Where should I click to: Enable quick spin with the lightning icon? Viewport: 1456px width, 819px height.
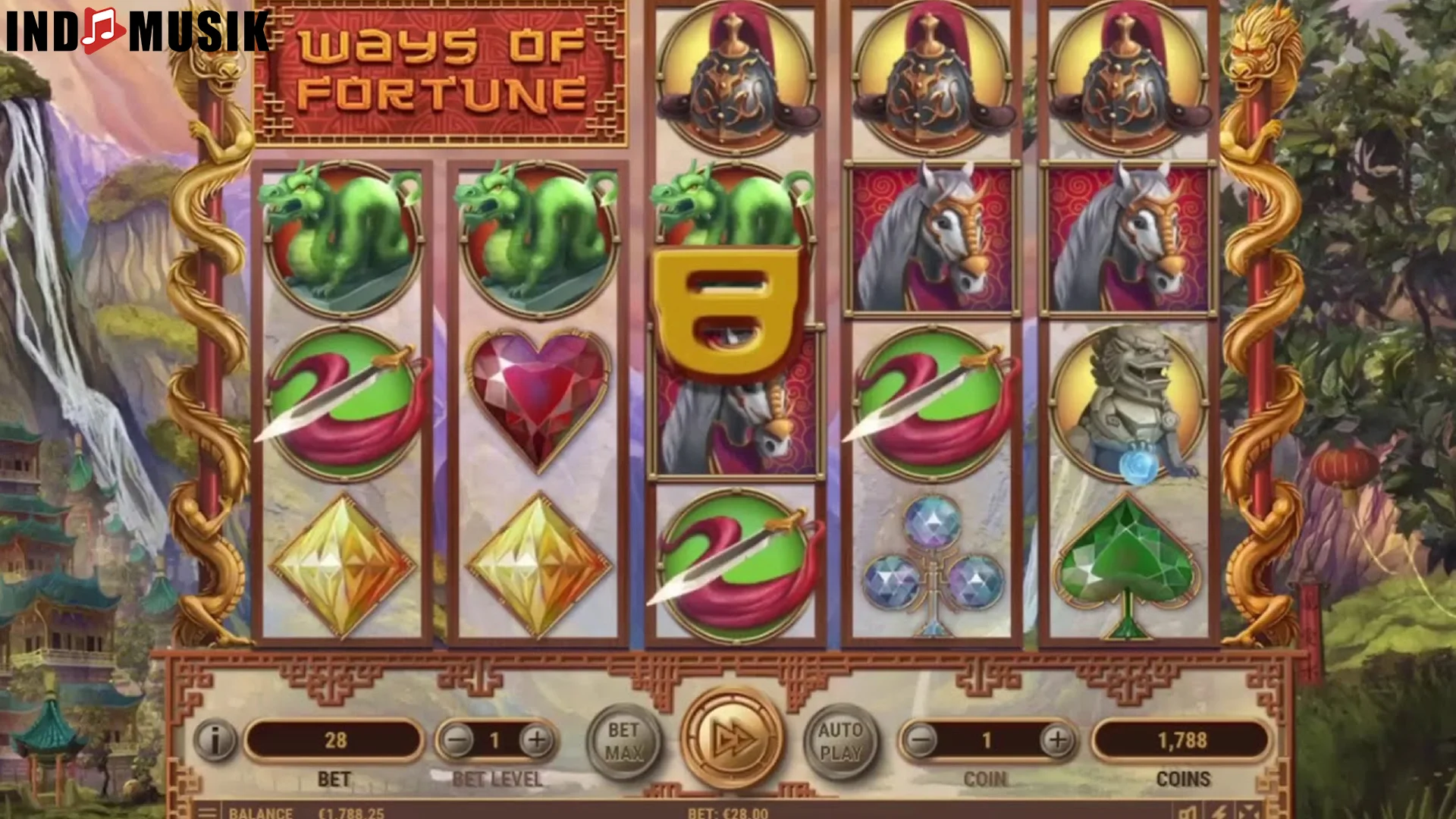[x=1219, y=814]
